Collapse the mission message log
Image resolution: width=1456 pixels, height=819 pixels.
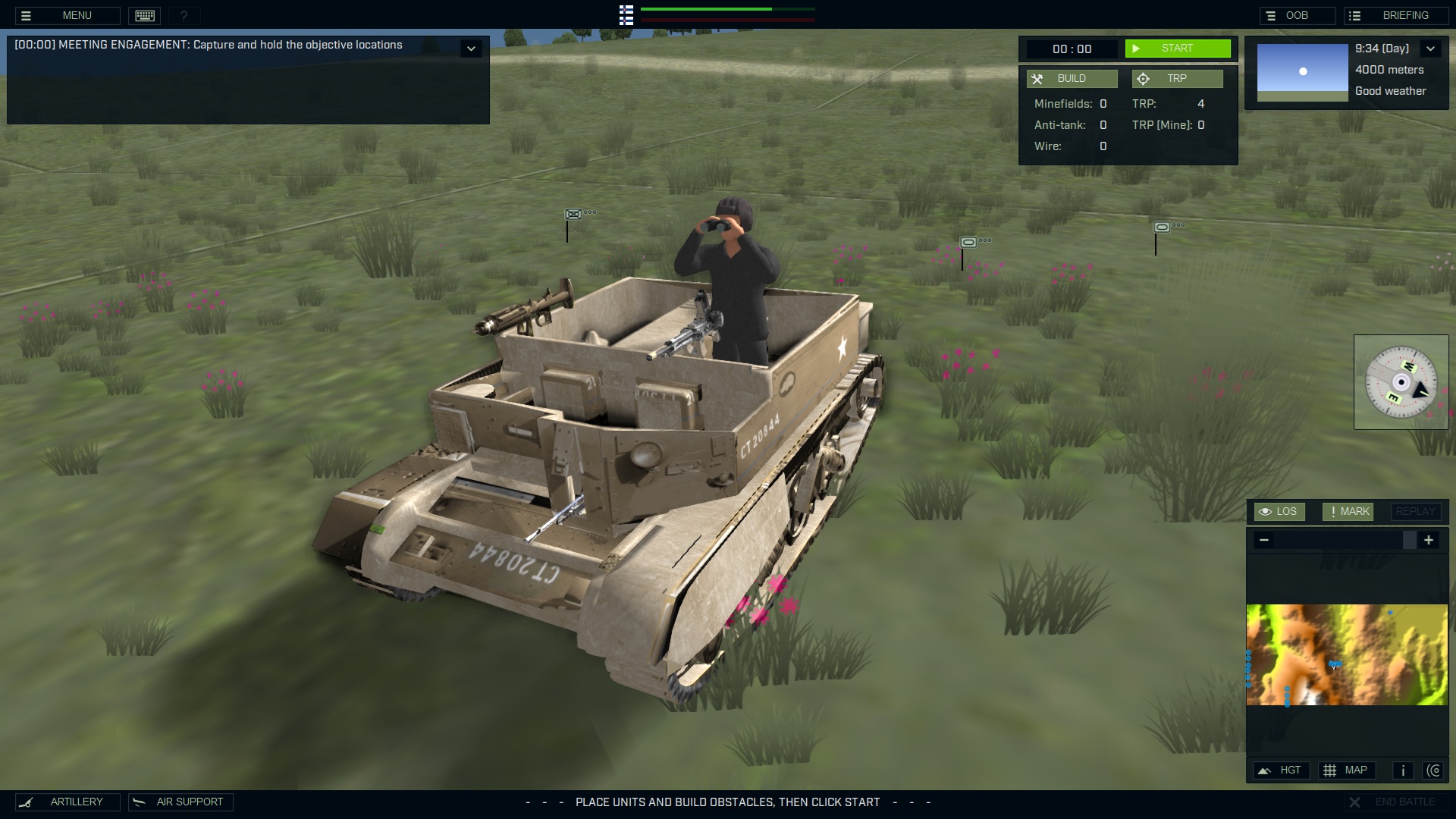pyautogui.click(x=471, y=49)
